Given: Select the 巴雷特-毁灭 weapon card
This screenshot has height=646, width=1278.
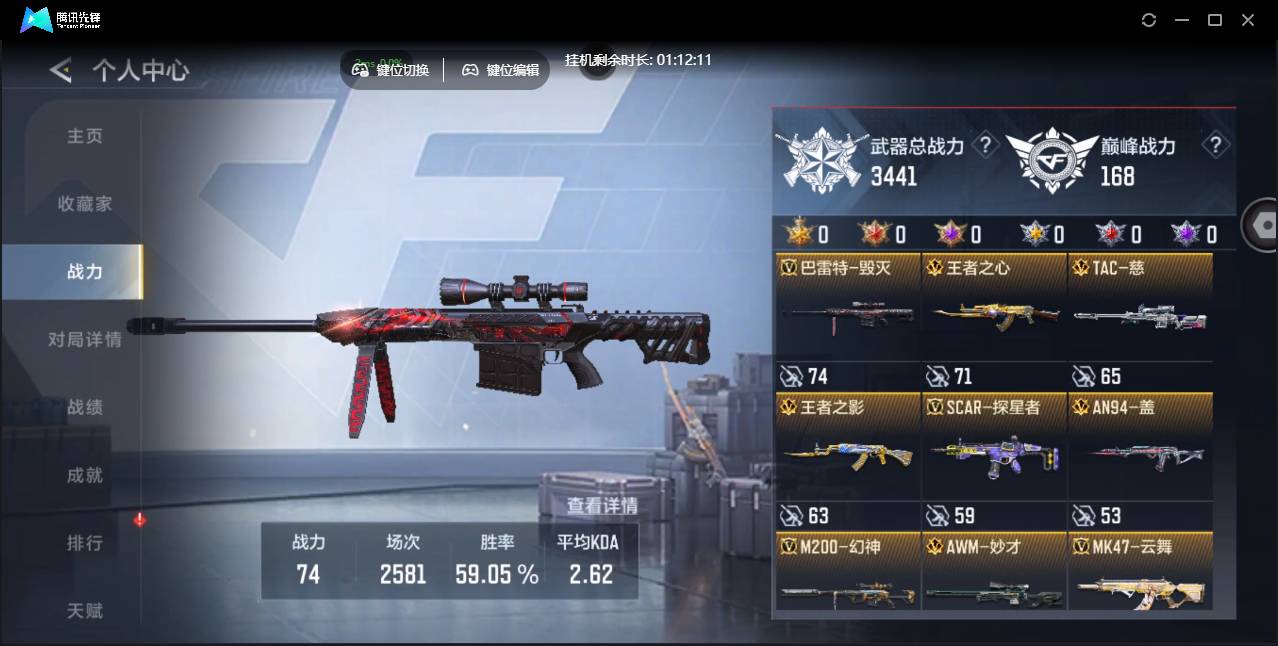Looking at the screenshot, I should [x=848, y=307].
